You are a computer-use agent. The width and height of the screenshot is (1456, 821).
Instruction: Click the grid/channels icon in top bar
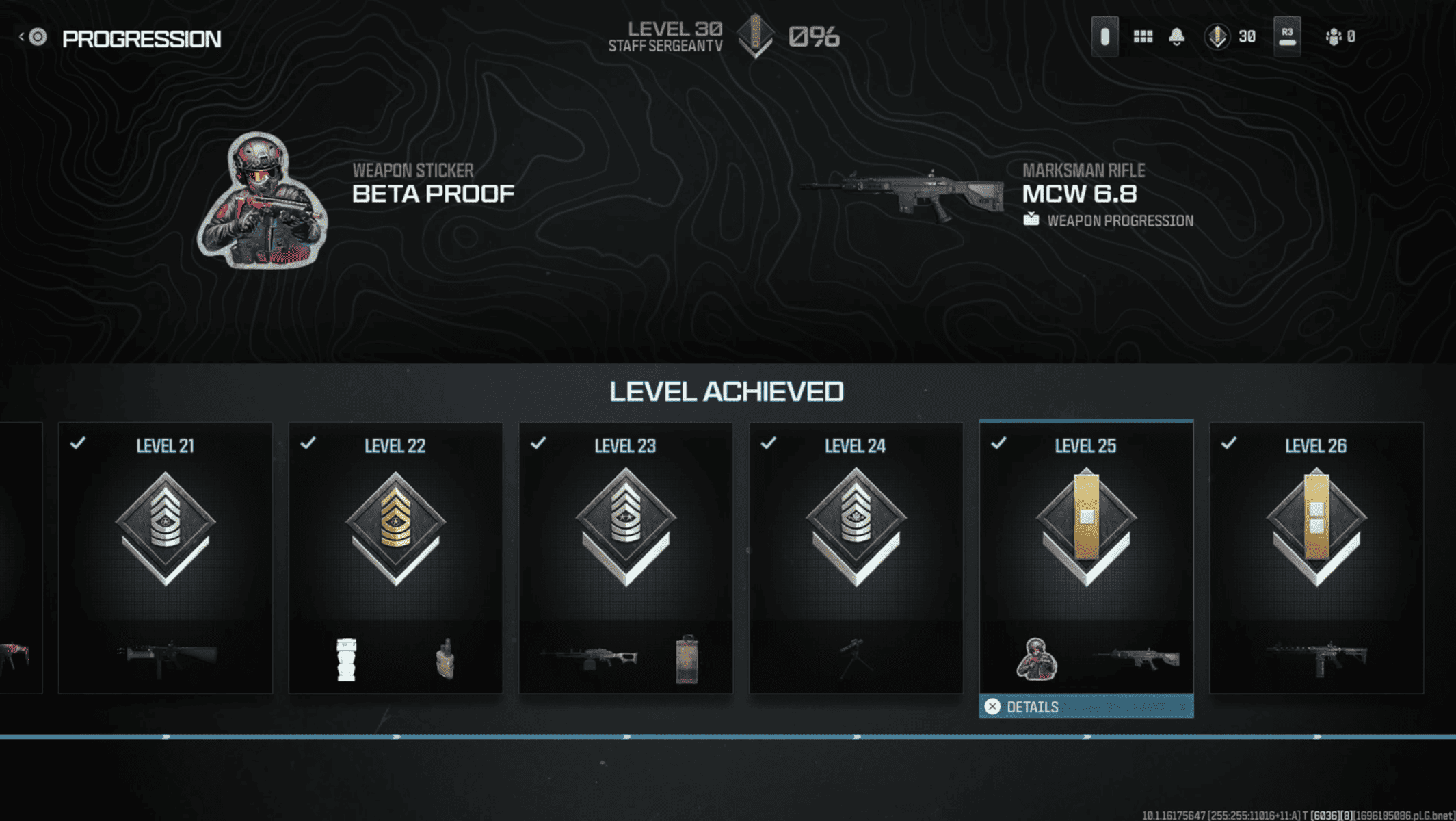1143,36
